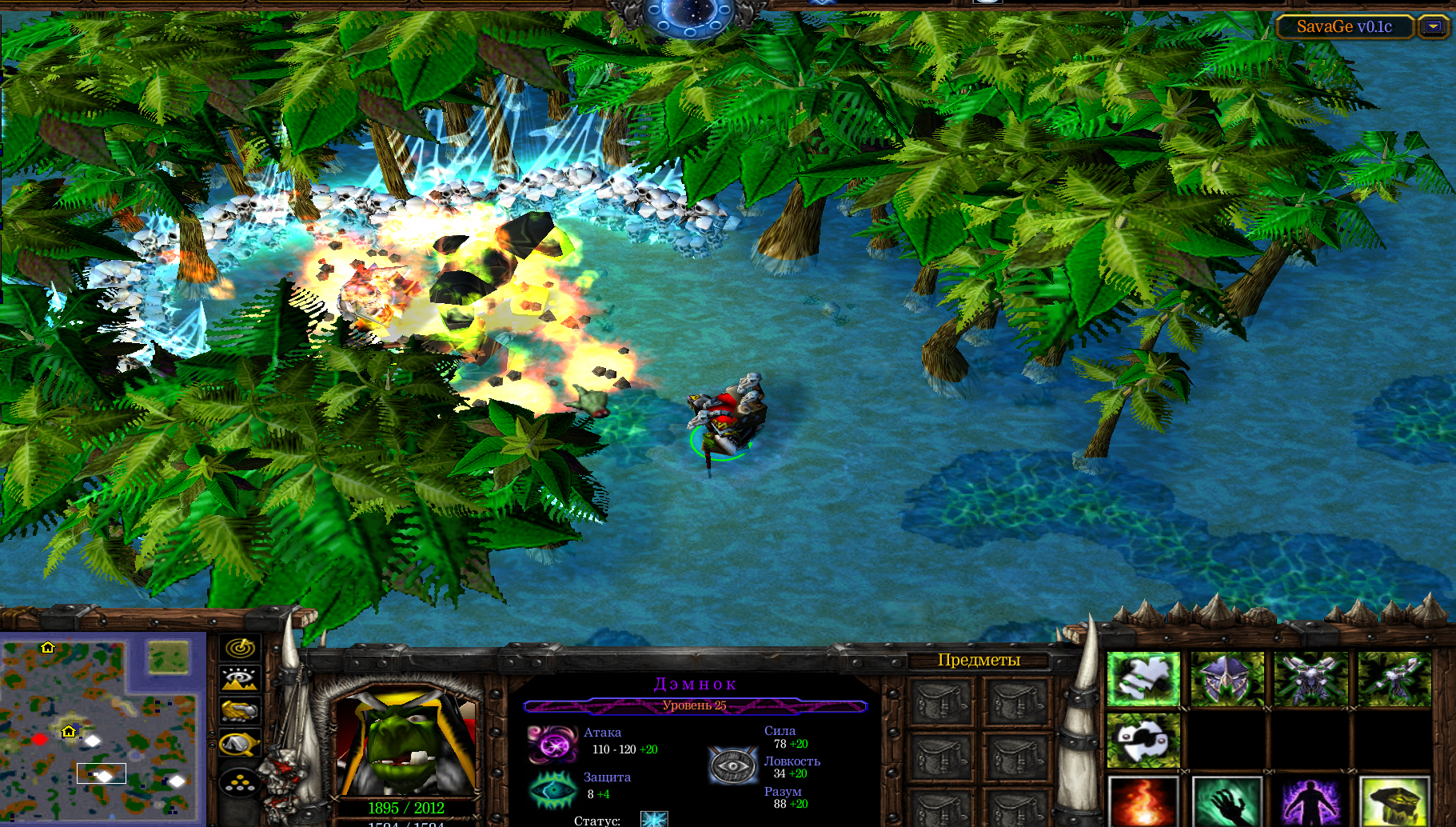Click the SavaGe v0.1c board title
1456x827 pixels.
pyautogui.click(x=1344, y=26)
